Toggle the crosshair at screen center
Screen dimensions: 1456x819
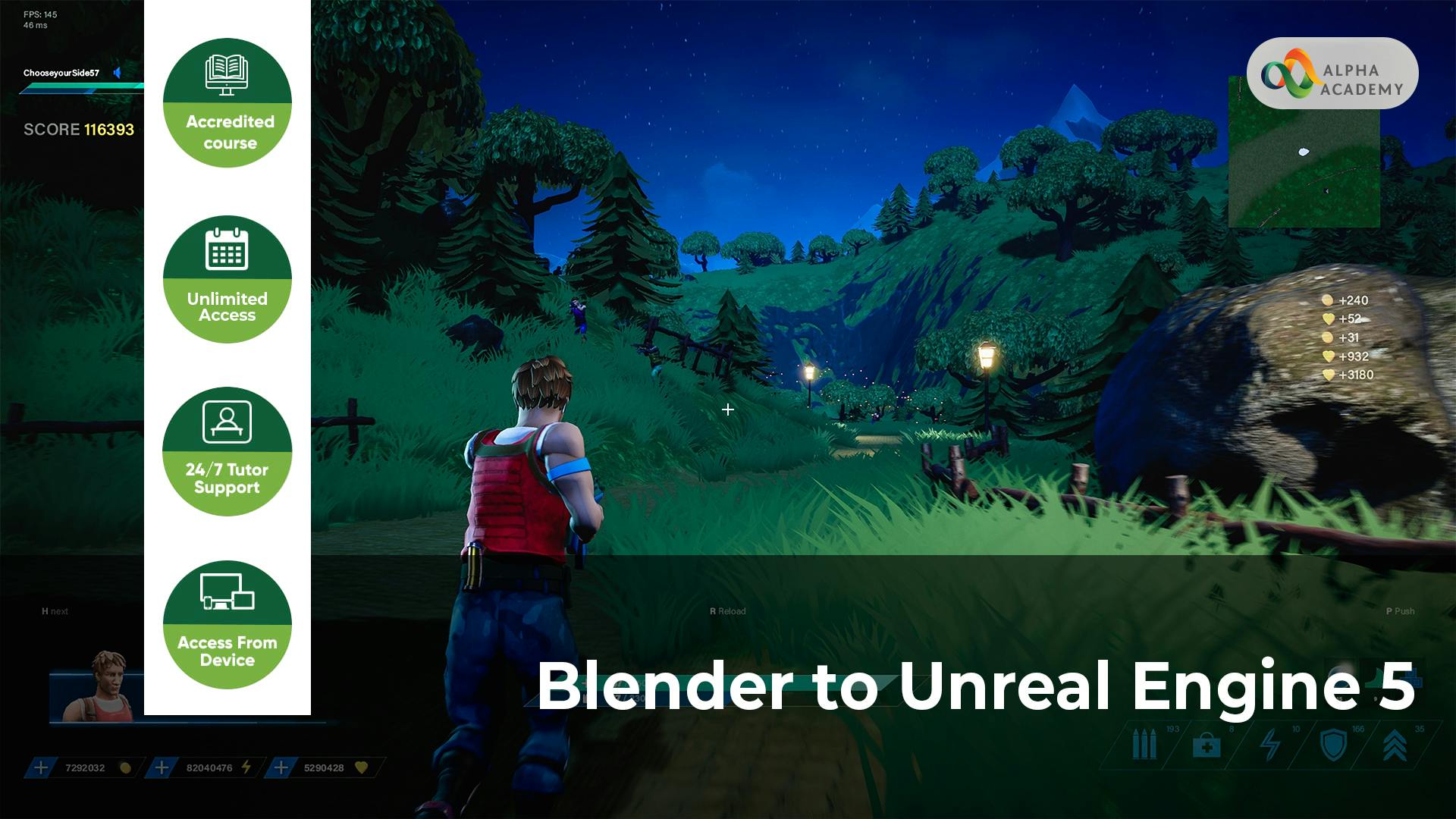pyautogui.click(x=727, y=409)
